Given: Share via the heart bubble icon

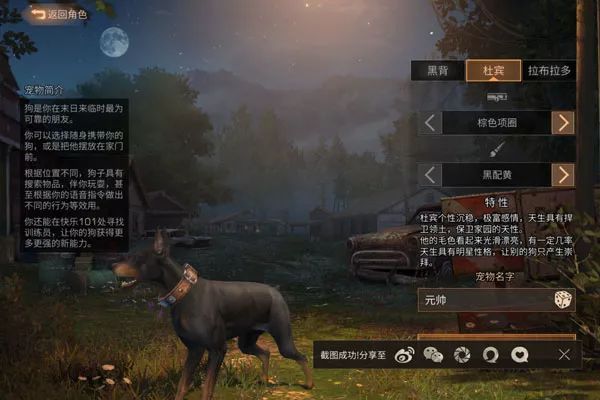Looking at the screenshot, I should tap(520, 354).
